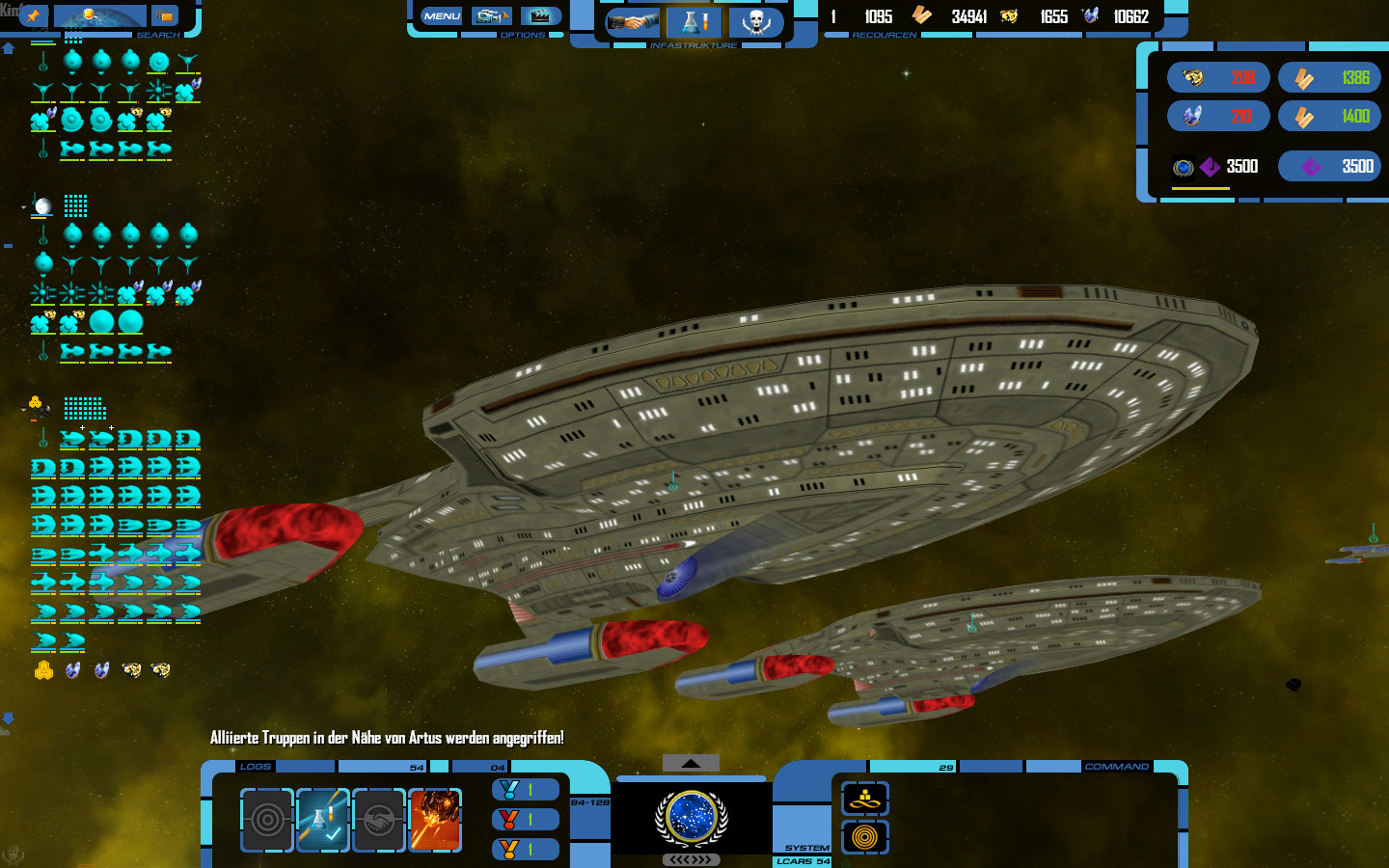
Task: Open the completed research log entry
Action: 323,820
